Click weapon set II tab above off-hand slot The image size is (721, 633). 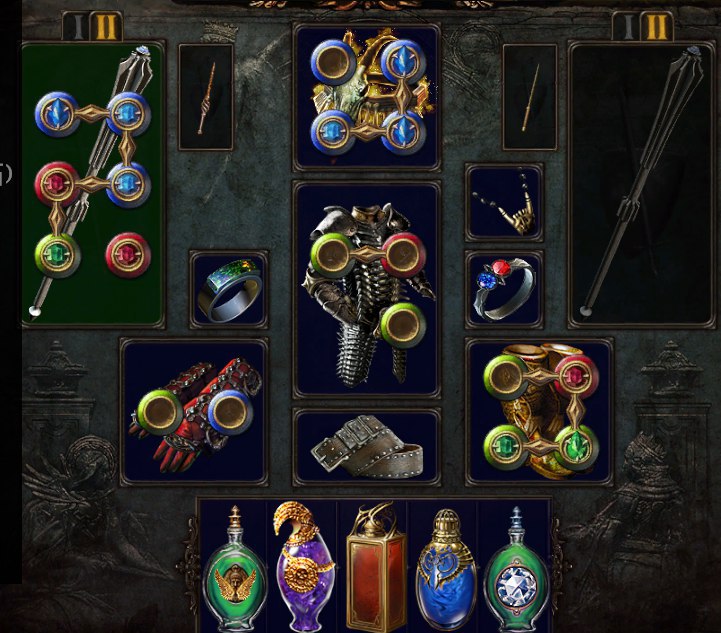pos(655,27)
